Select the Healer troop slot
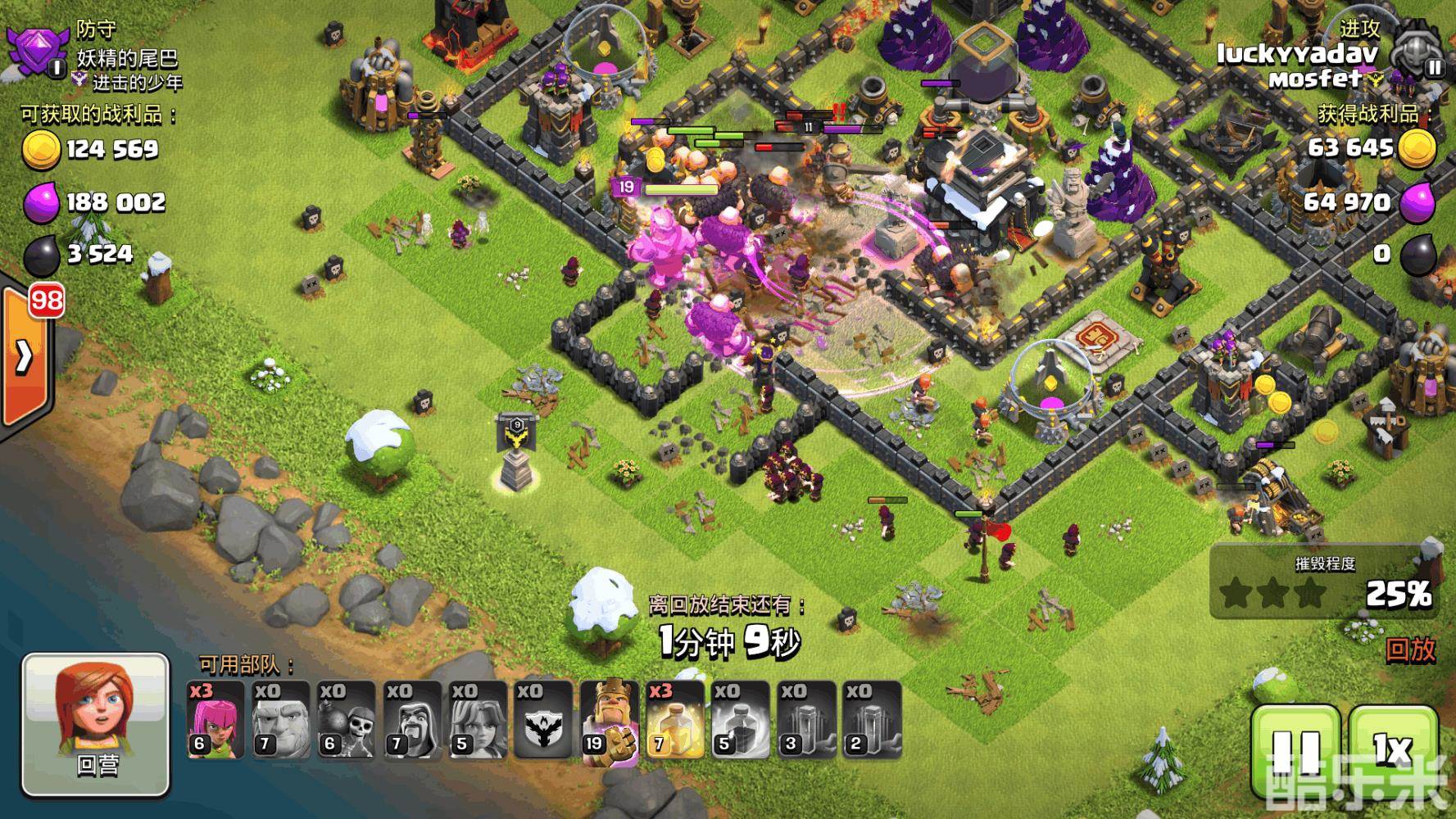The width and height of the screenshot is (1456, 819). (x=478, y=719)
